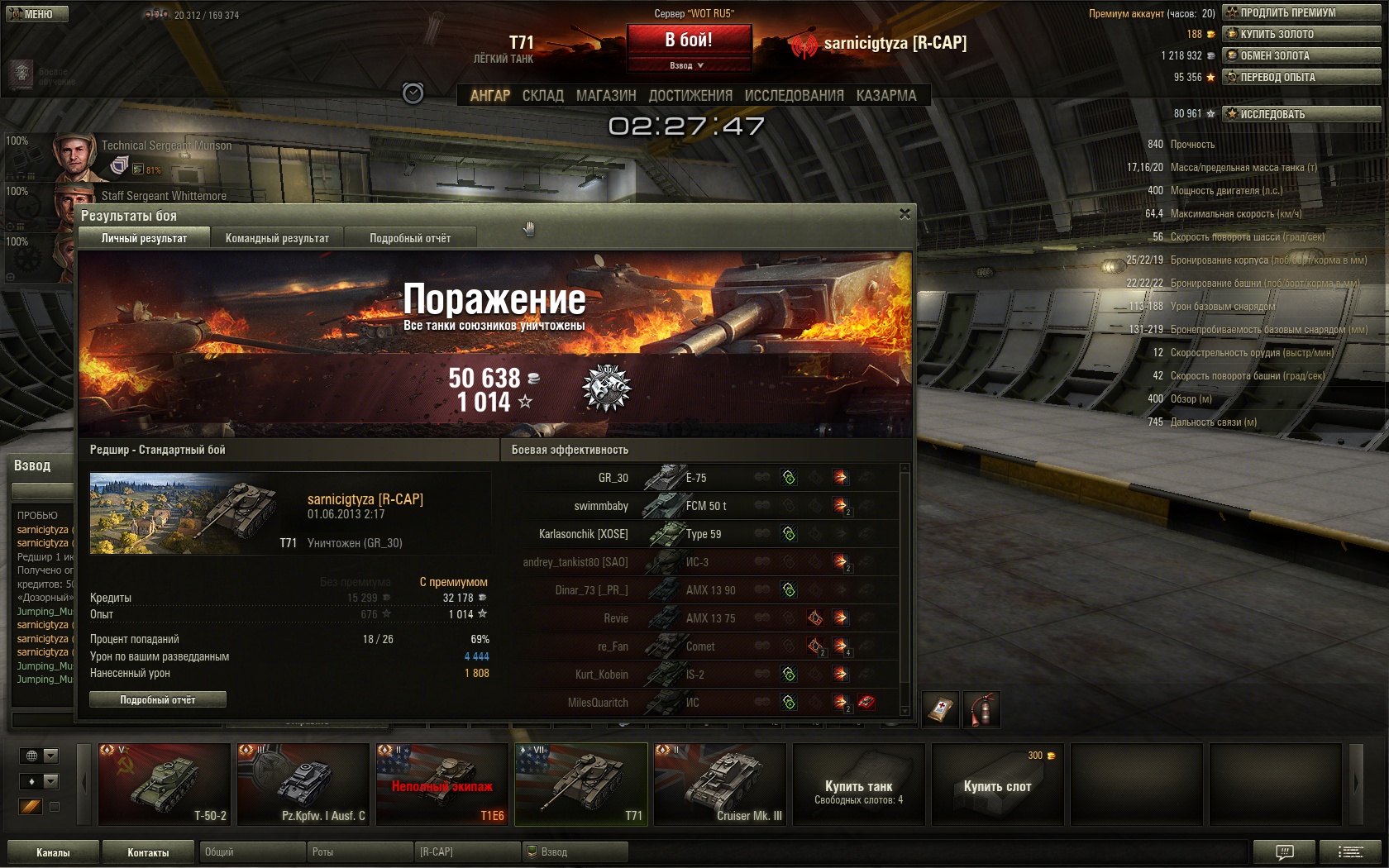Switch to the СКЛАД section
The image size is (1389, 868).
542,96
